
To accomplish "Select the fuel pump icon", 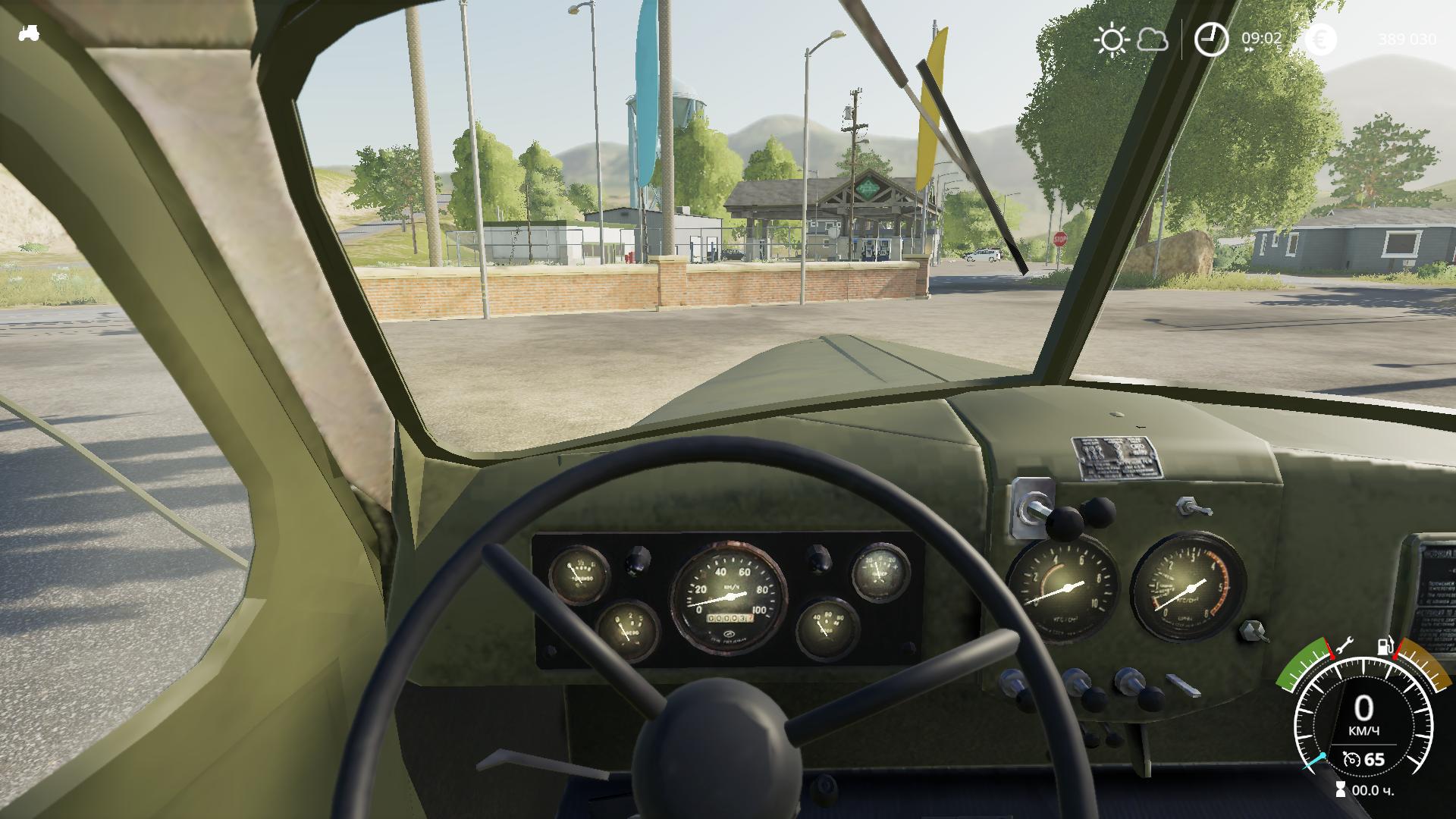I will (1385, 646).
